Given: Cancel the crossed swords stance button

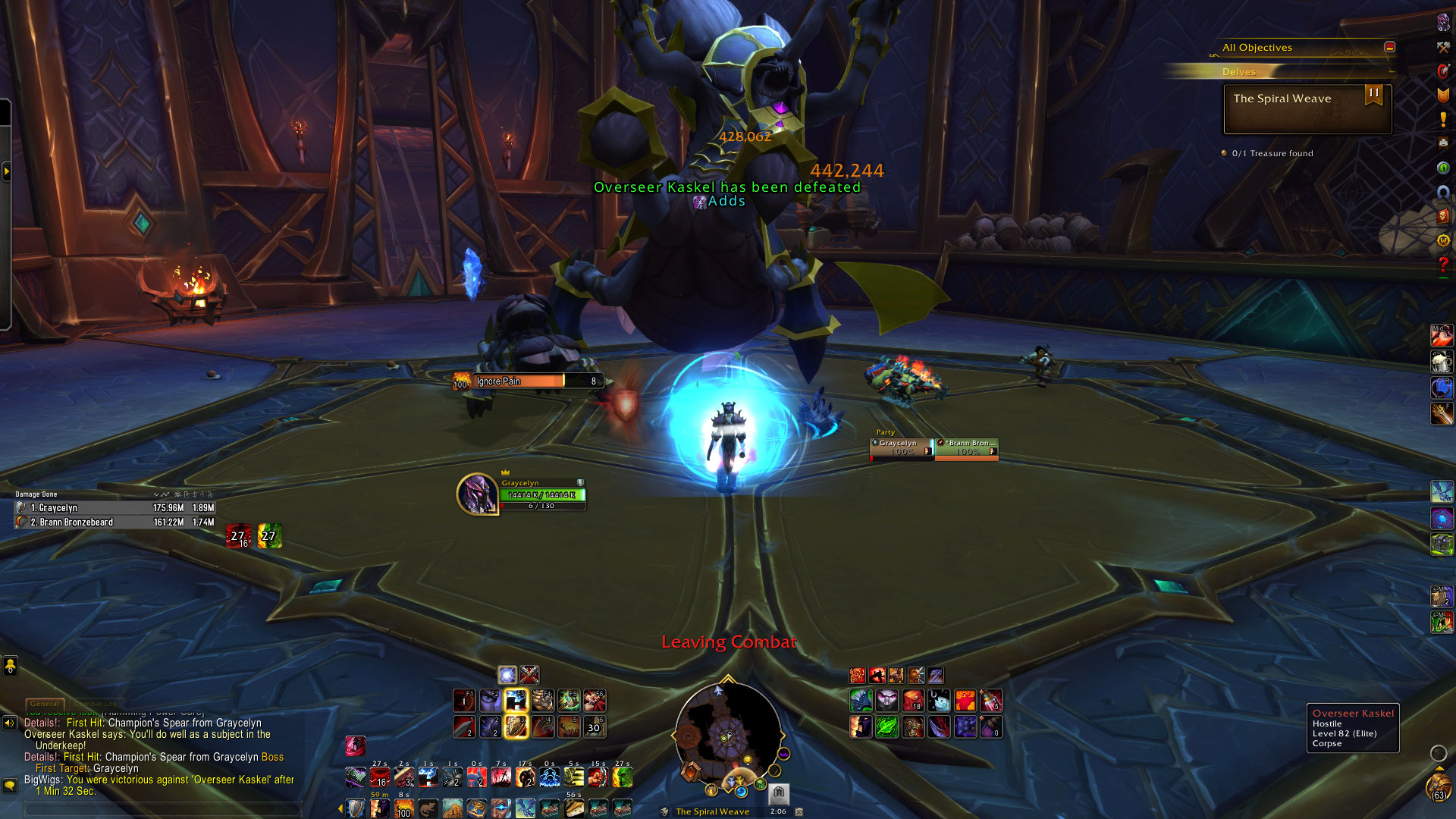Looking at the screenshot, I should tap(529, 674).
